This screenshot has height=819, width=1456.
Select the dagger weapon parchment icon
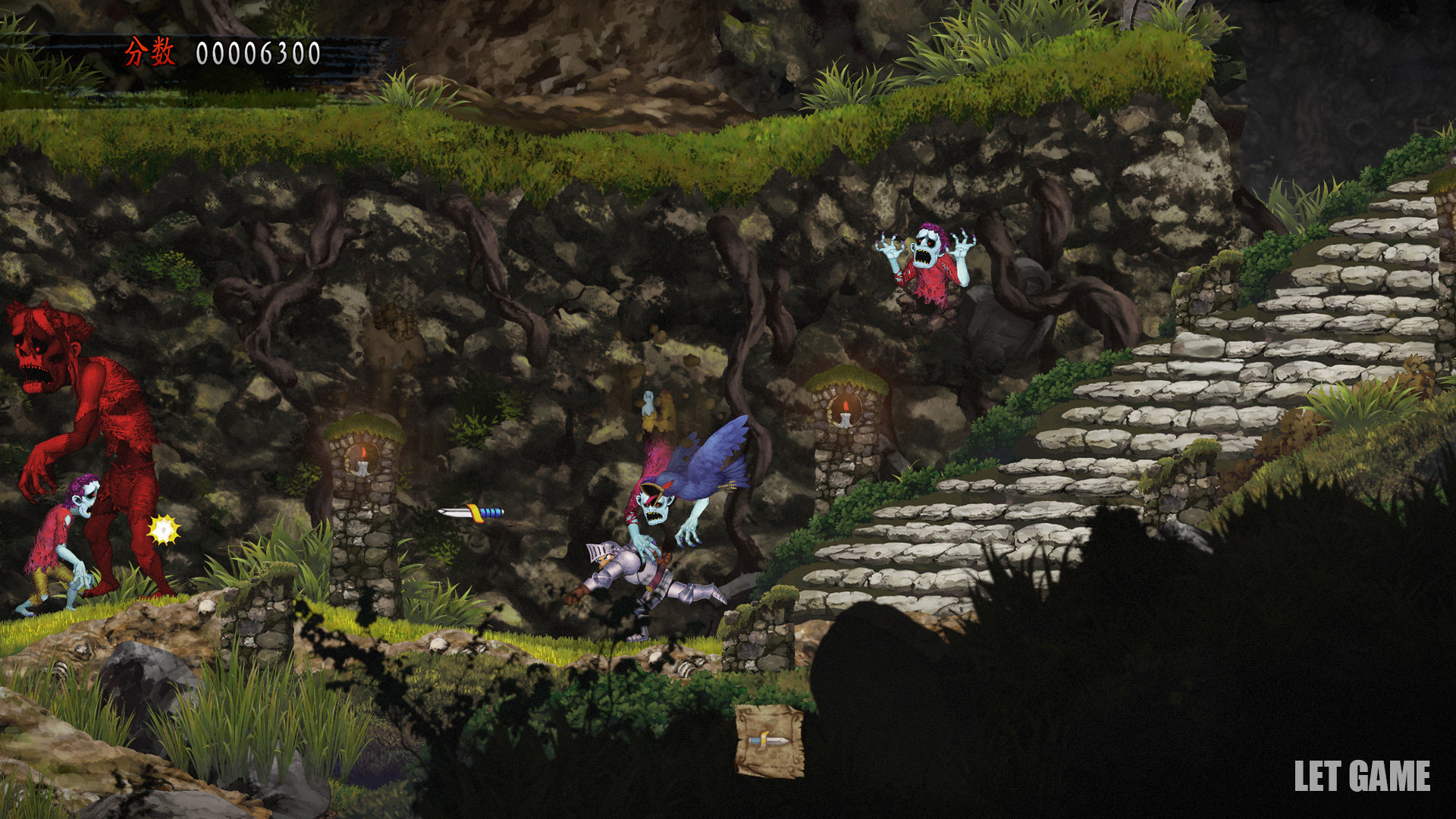coord(769,740)
